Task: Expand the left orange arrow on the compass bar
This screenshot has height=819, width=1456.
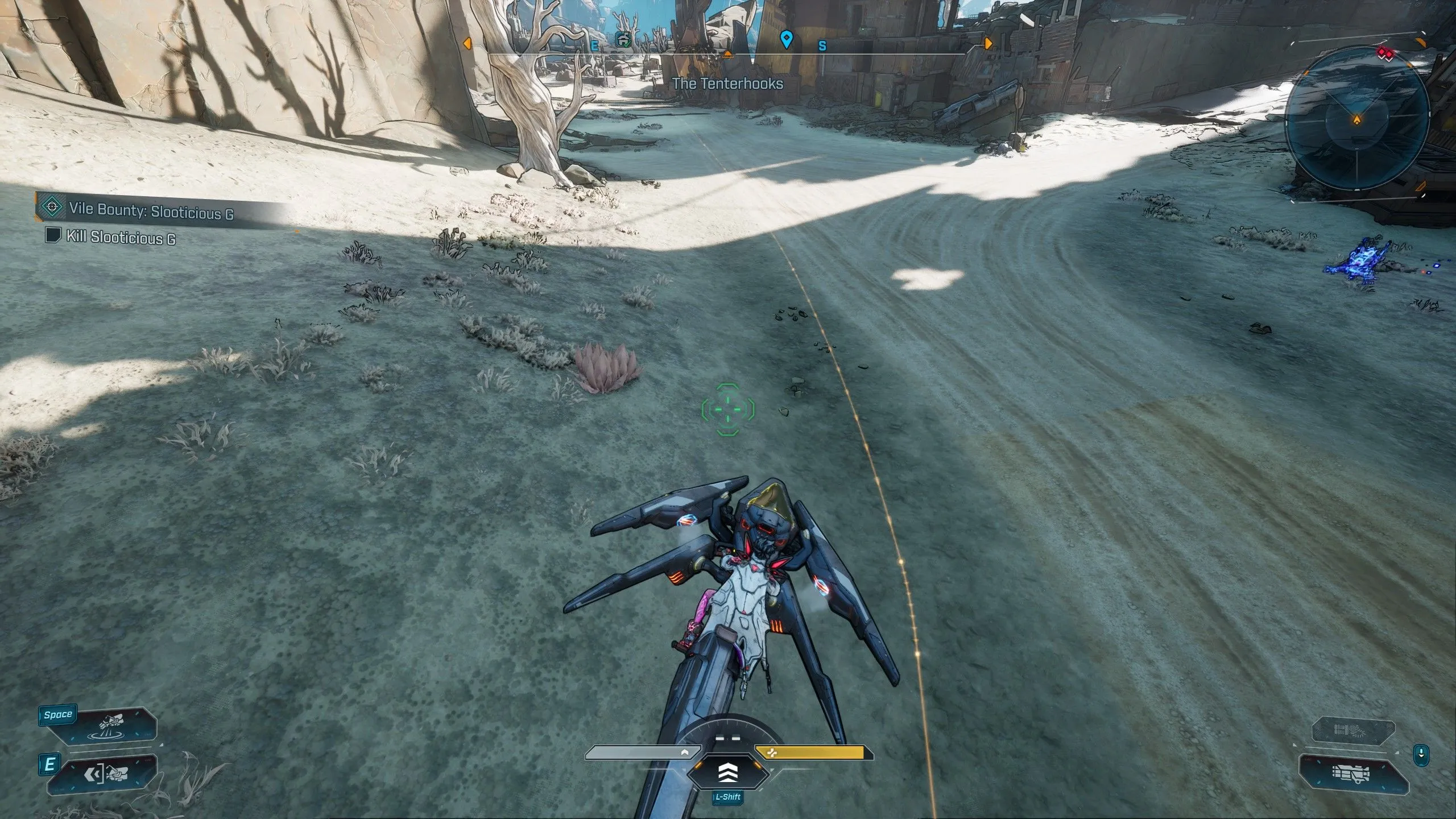Action: click(x=468, y=43)
